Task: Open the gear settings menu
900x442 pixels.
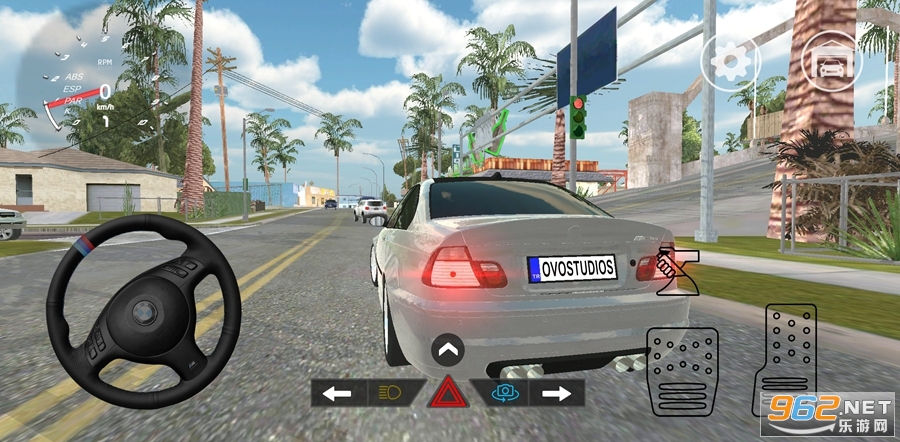Action: tap(731, 62)
